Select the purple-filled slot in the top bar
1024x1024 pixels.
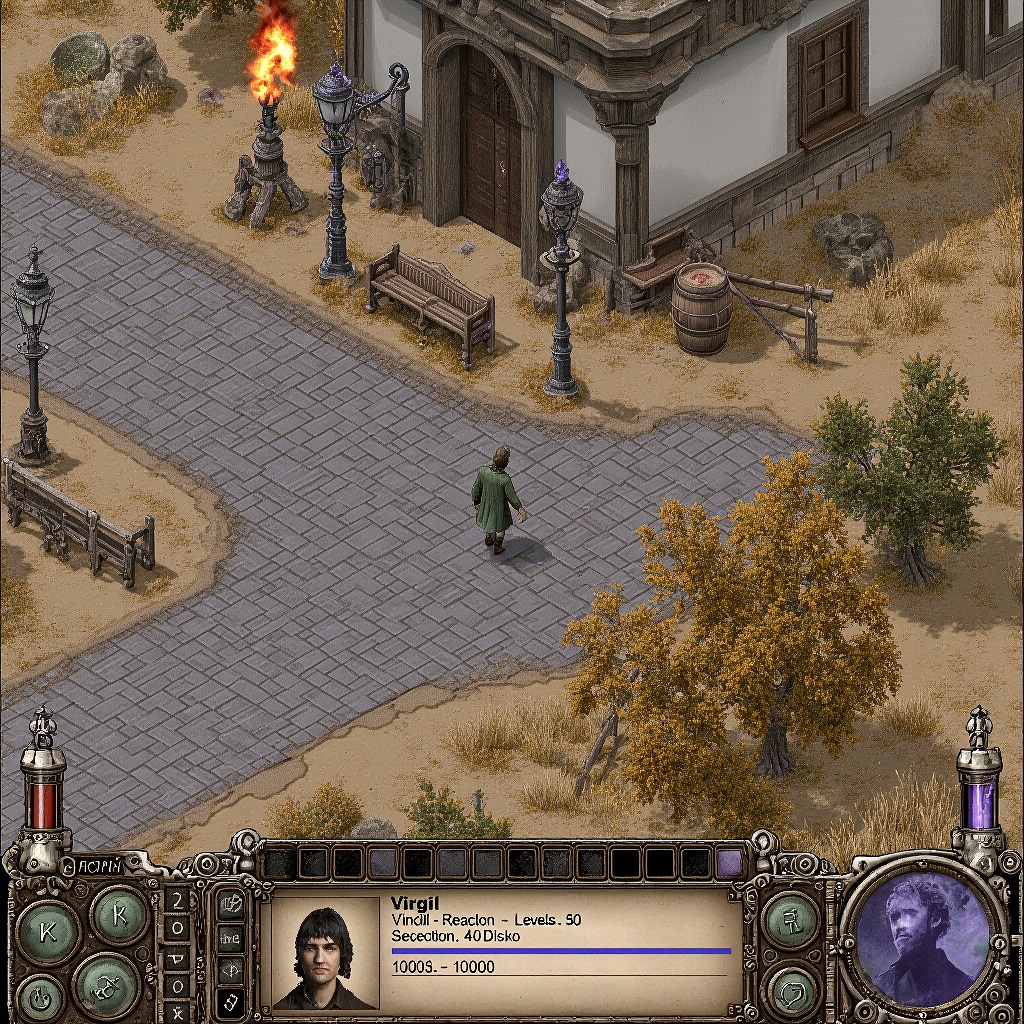click(730, 862)
